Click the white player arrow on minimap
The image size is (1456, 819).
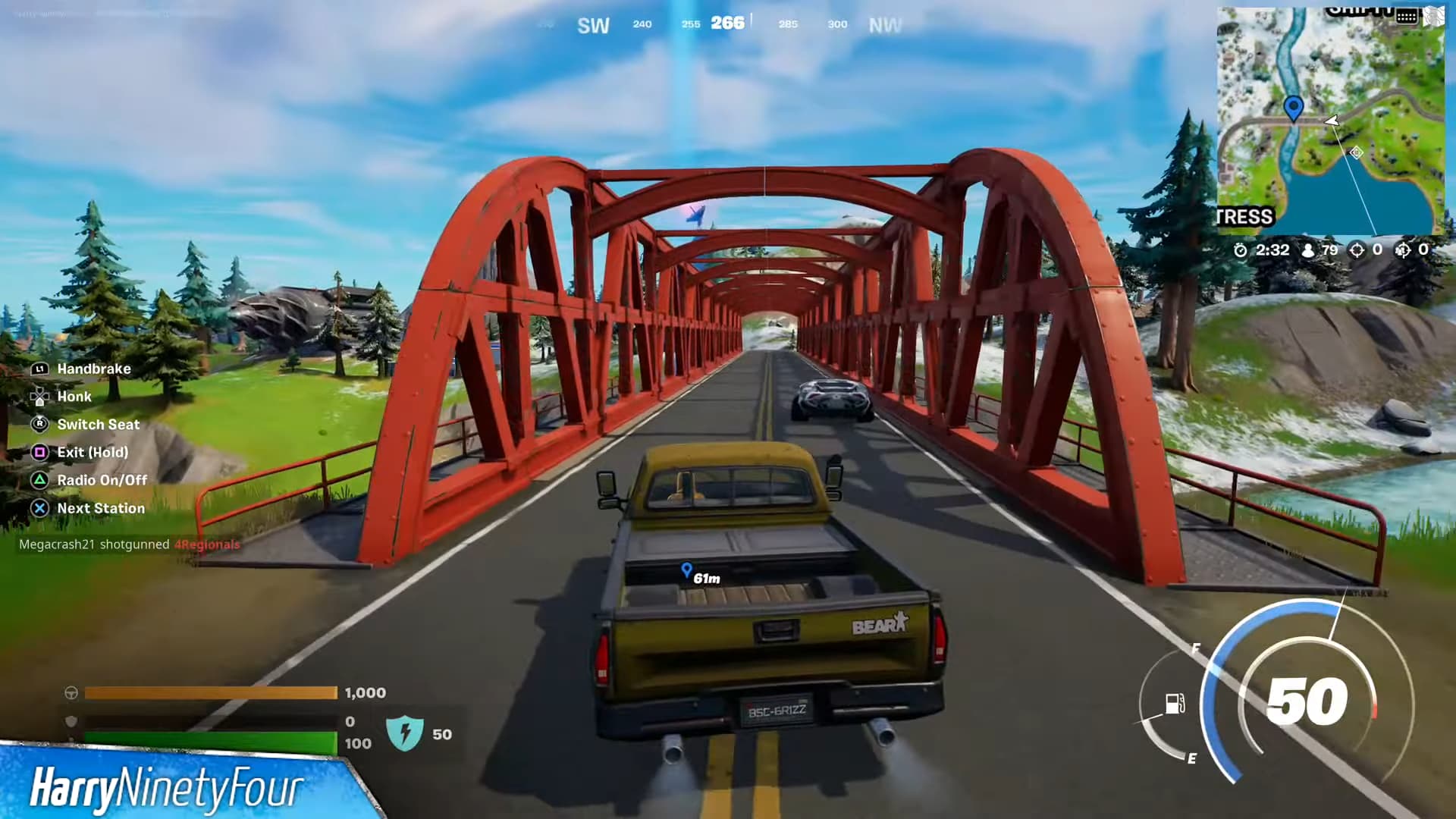[1332, 121]
